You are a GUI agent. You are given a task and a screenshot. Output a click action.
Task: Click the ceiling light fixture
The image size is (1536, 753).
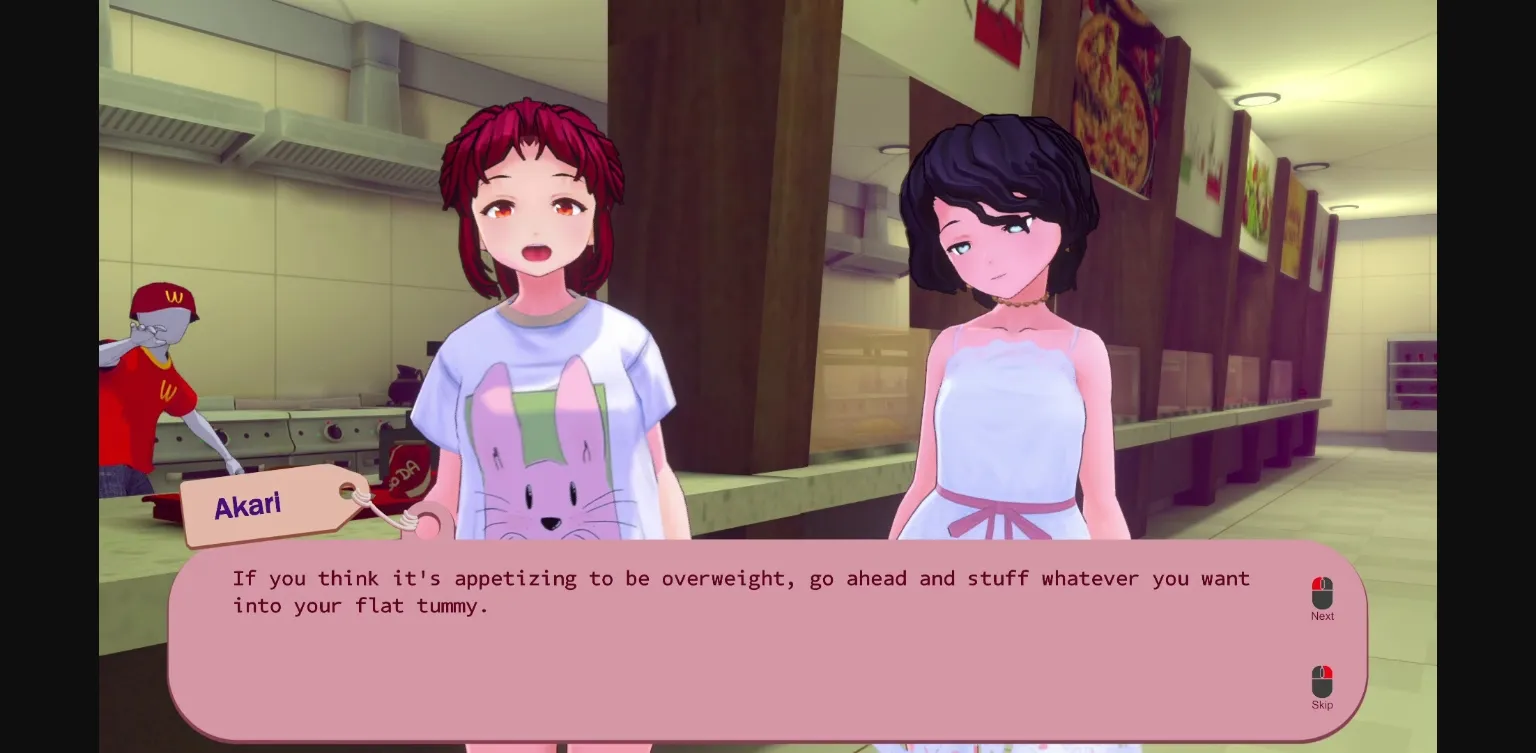[1259, 97]
